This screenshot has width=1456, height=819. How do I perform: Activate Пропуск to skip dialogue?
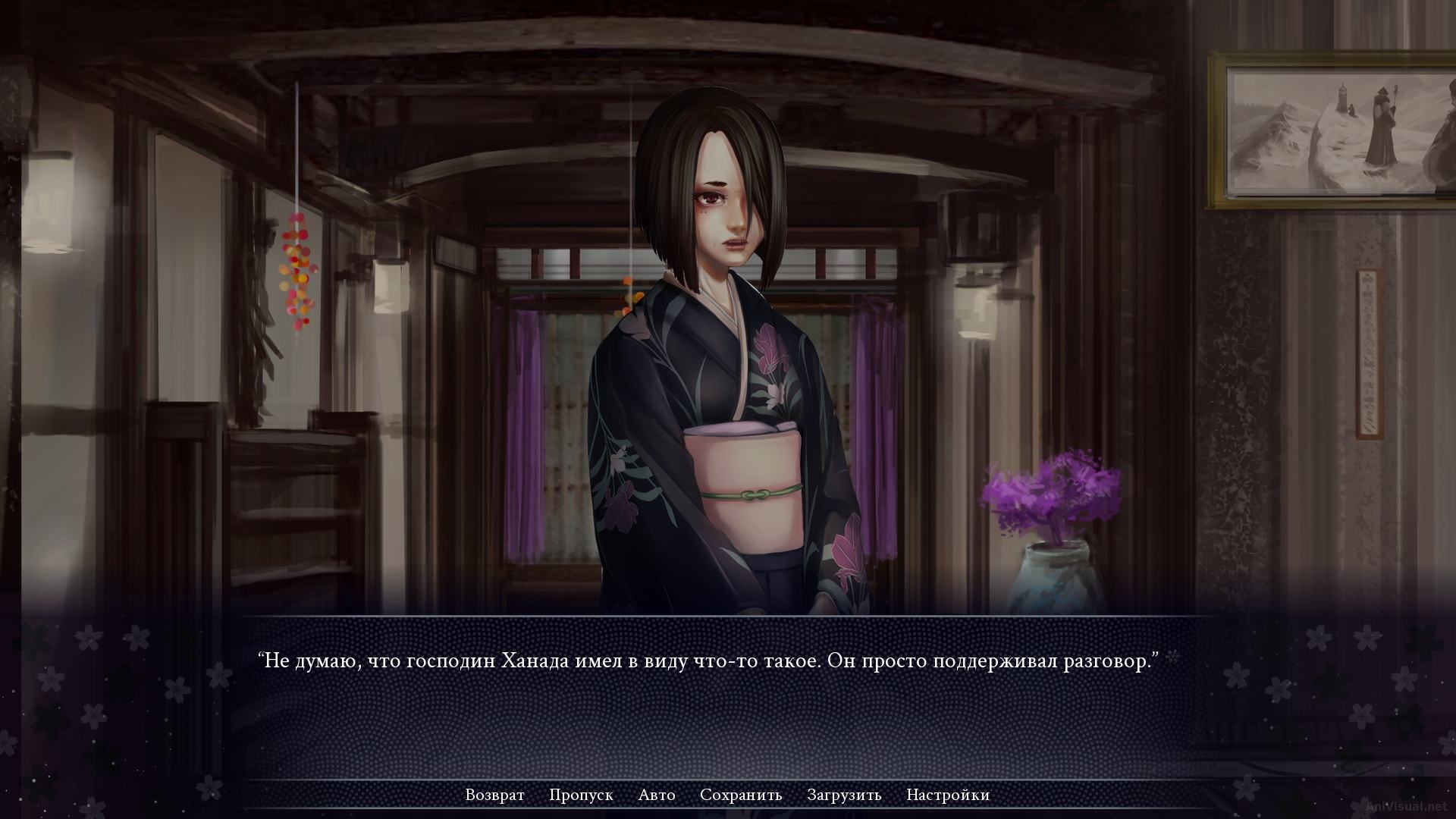click(582, 795)
